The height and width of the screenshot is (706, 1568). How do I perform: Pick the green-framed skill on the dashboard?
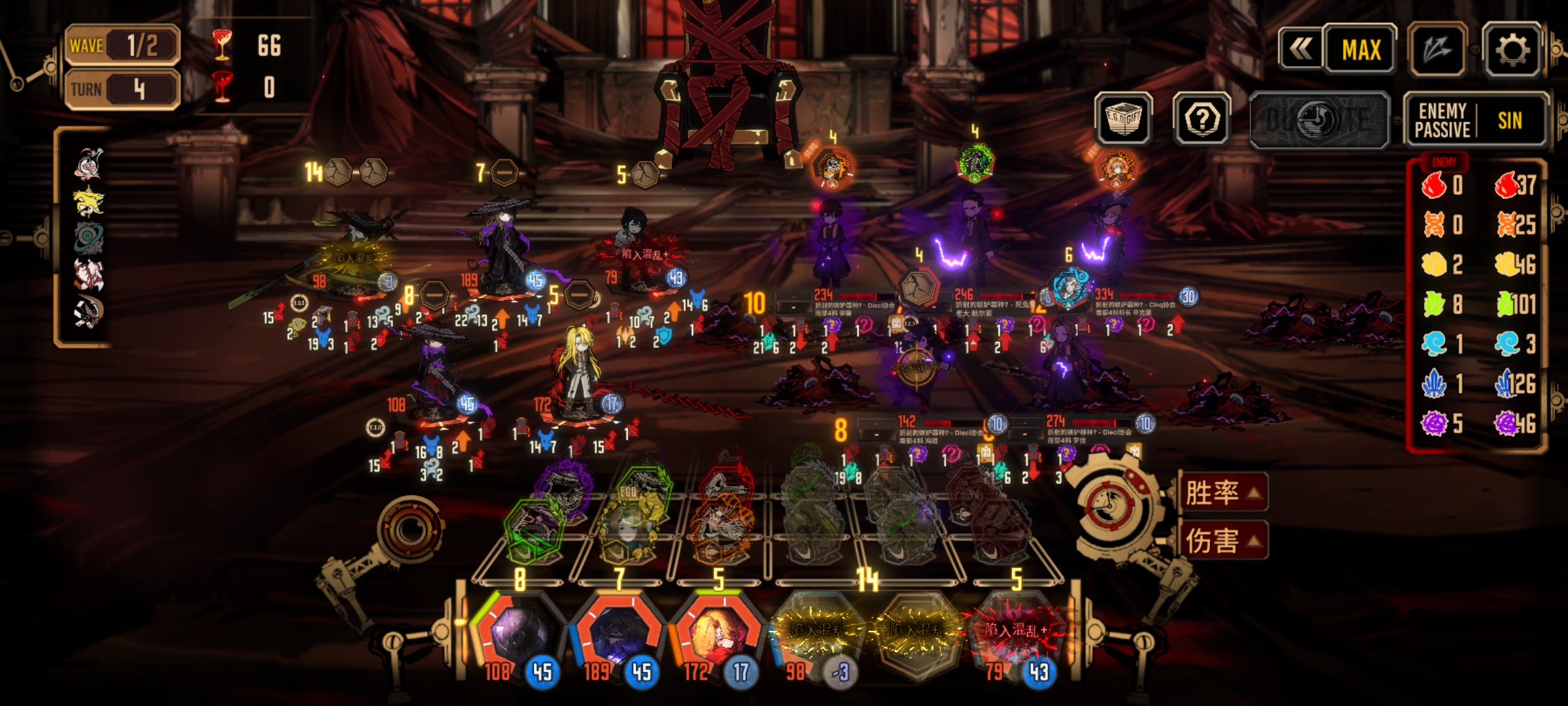(x=532, y=531)
